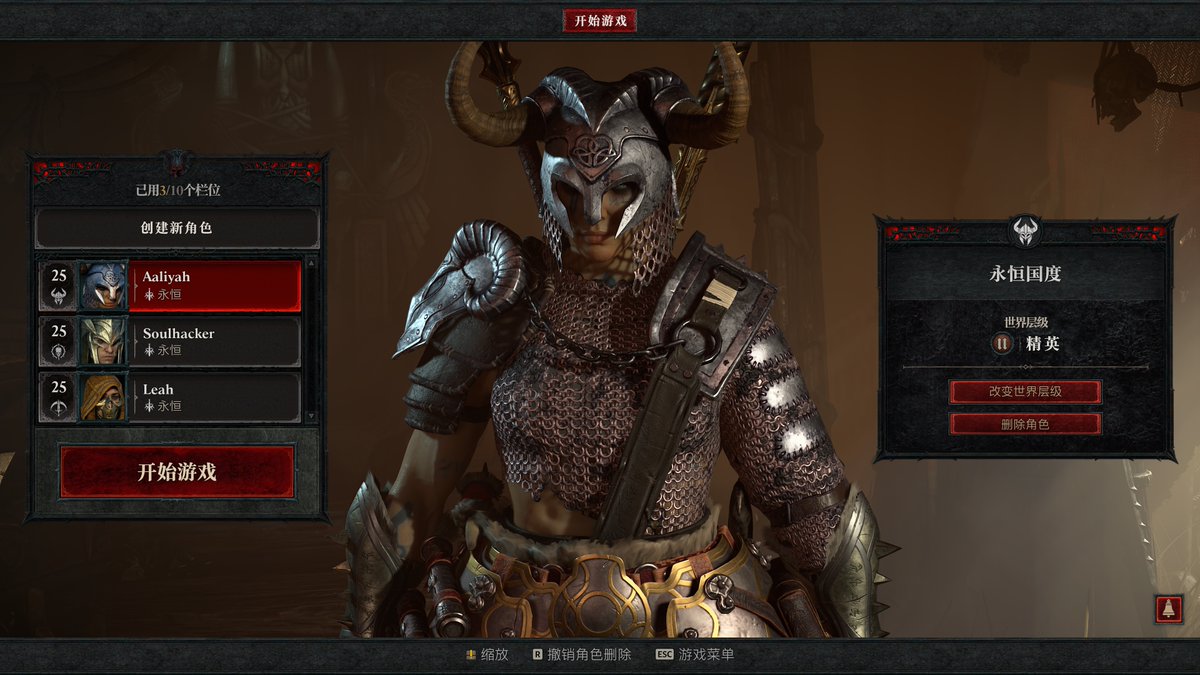This screenshot has height=675, width=1200.
Task: Click Aaliyah's helmeted portrait thumbnail
Action: (x=104, y=286)
